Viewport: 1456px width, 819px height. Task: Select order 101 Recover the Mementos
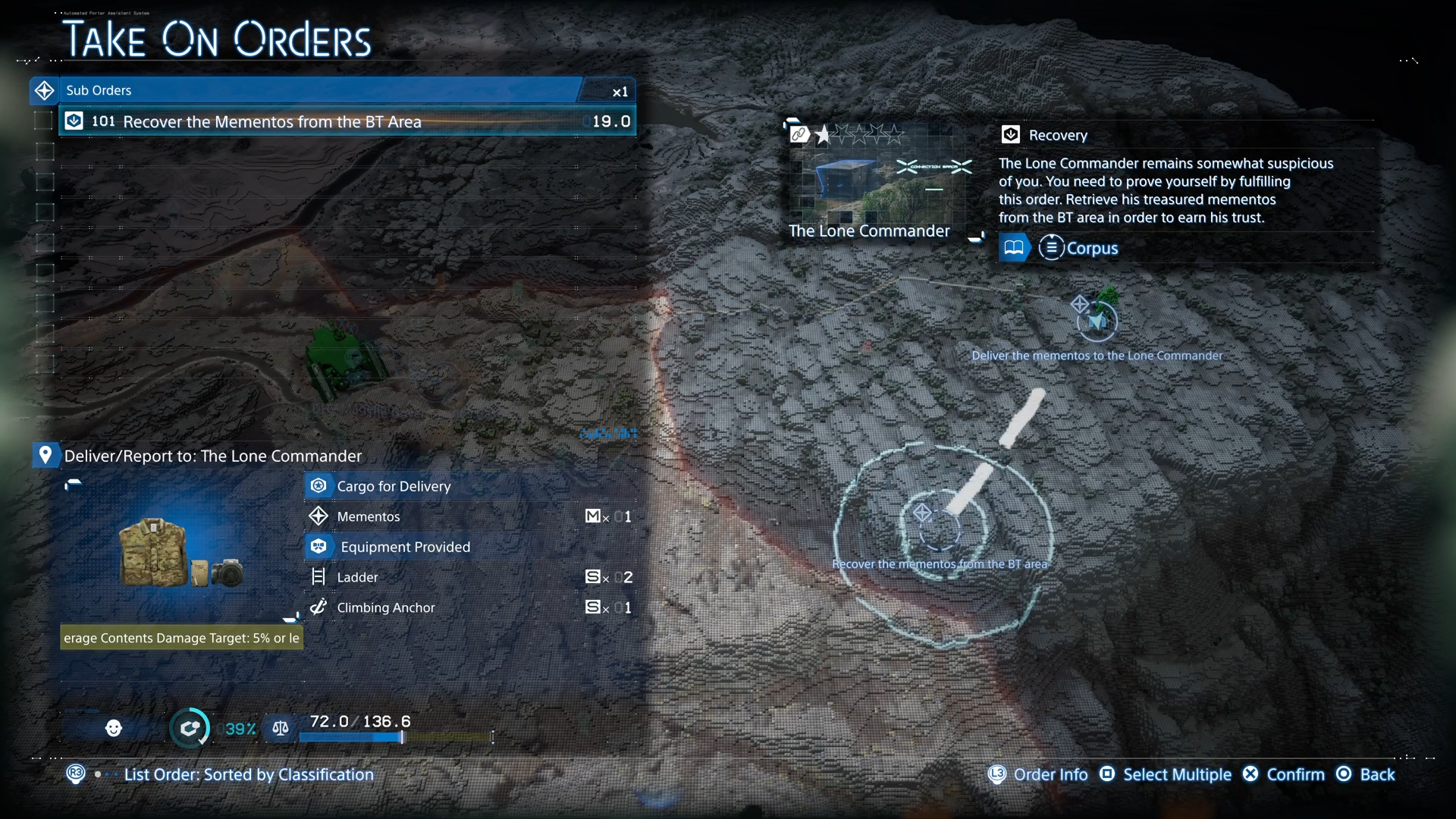pyautogui.click(x=347, y=121)
